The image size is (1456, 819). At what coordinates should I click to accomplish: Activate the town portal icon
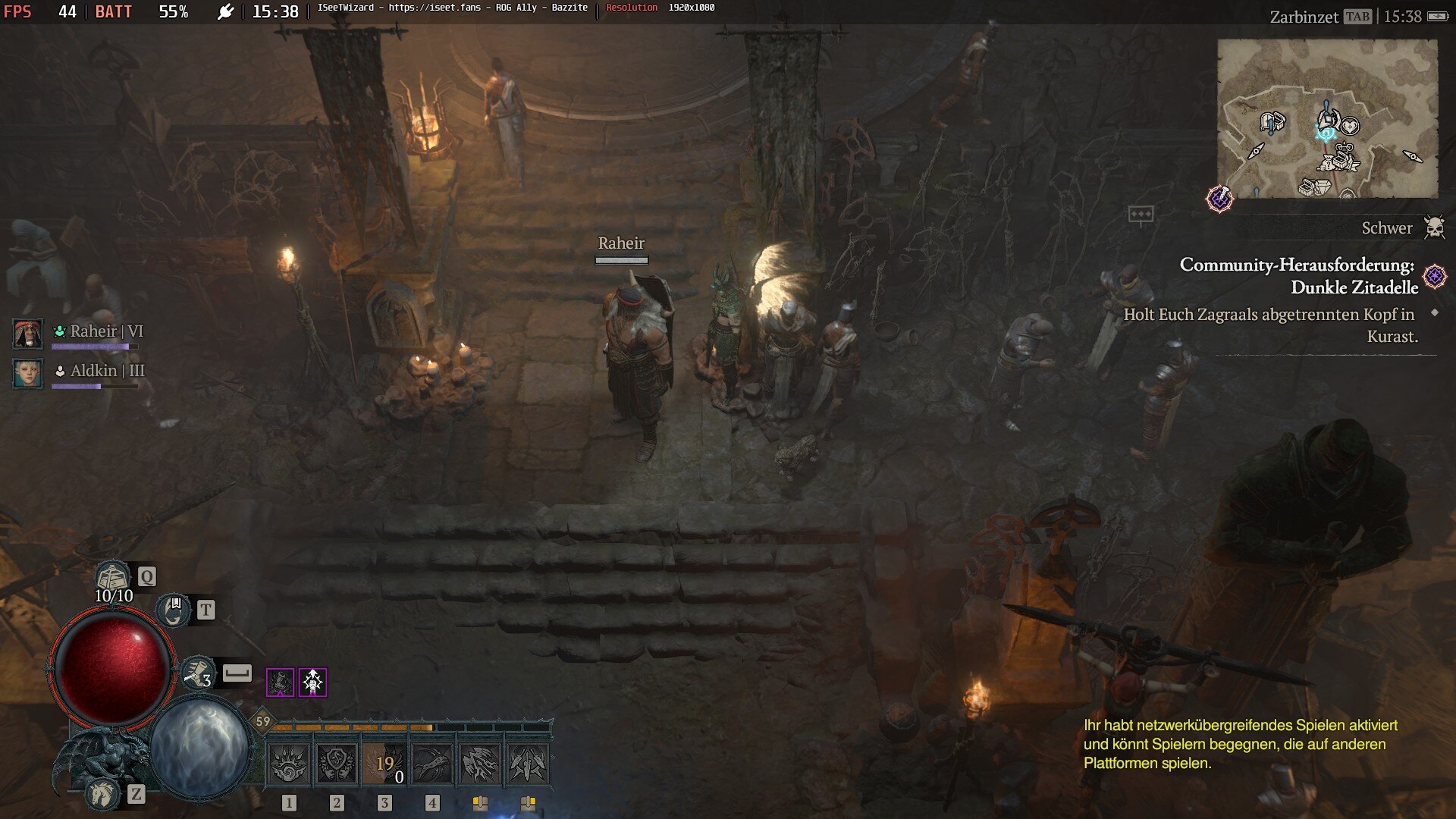pyautogui.click(x=174, y=610)
